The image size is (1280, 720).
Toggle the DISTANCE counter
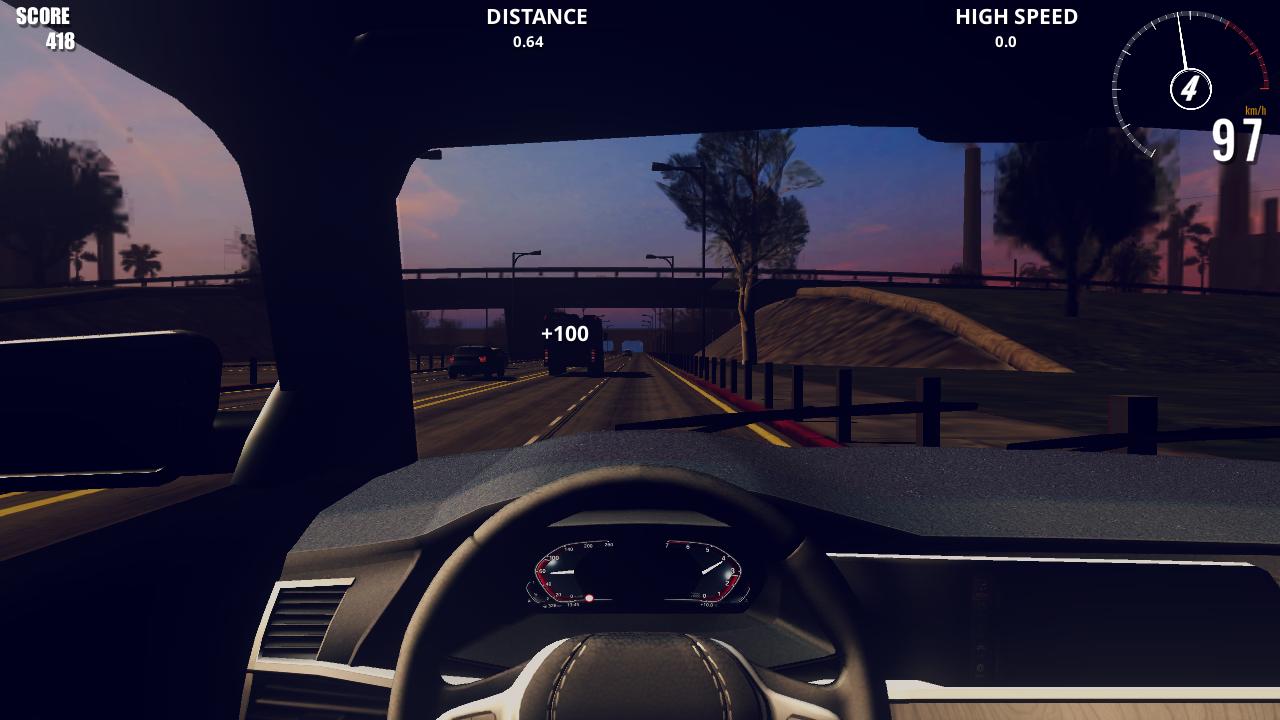535,27
